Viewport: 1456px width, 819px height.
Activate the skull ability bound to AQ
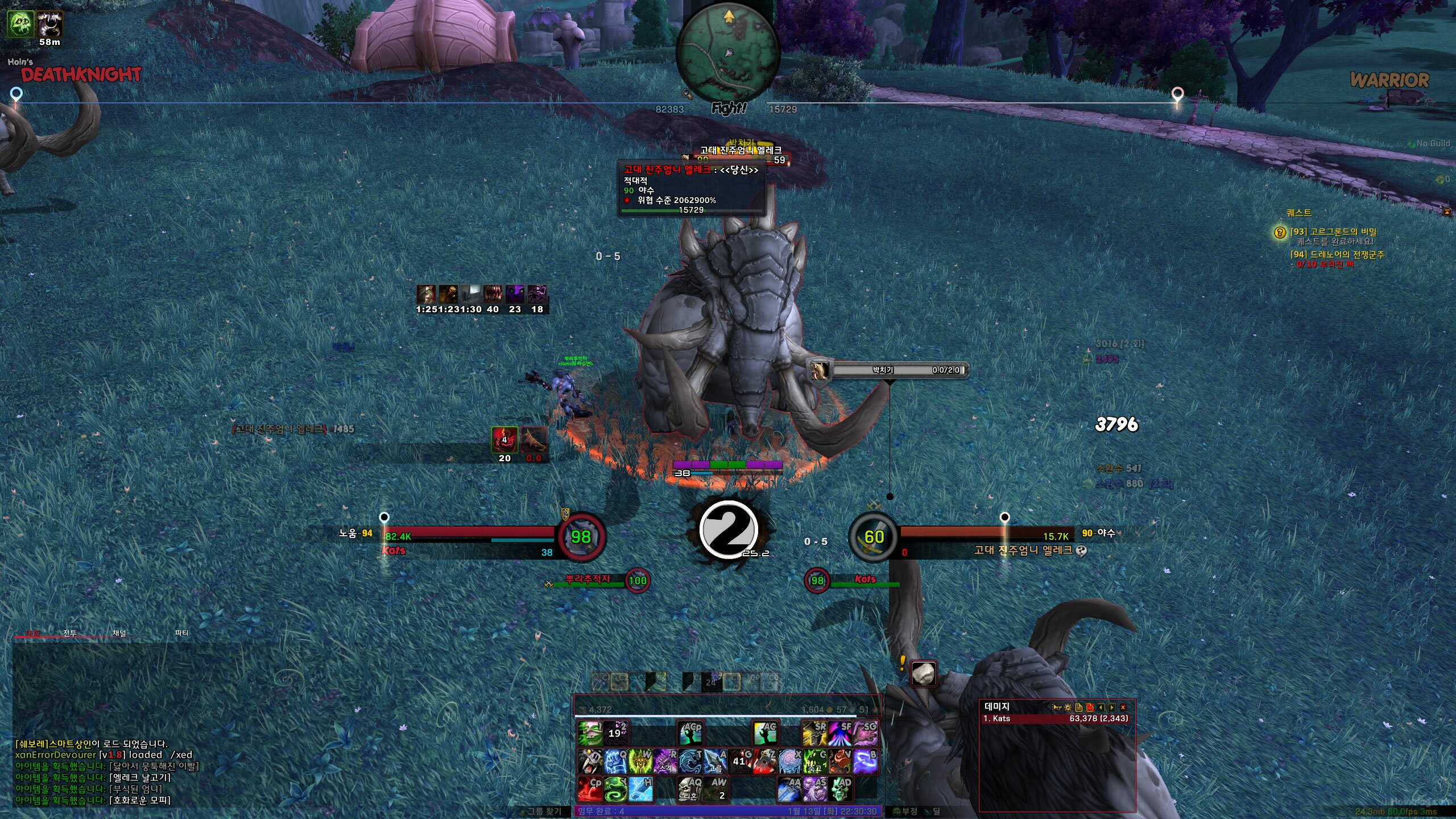(690, 789)
